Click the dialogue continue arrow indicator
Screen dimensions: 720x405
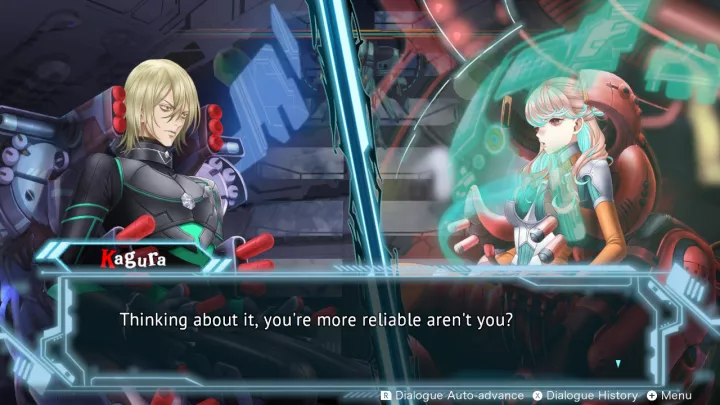click(618, 363)
